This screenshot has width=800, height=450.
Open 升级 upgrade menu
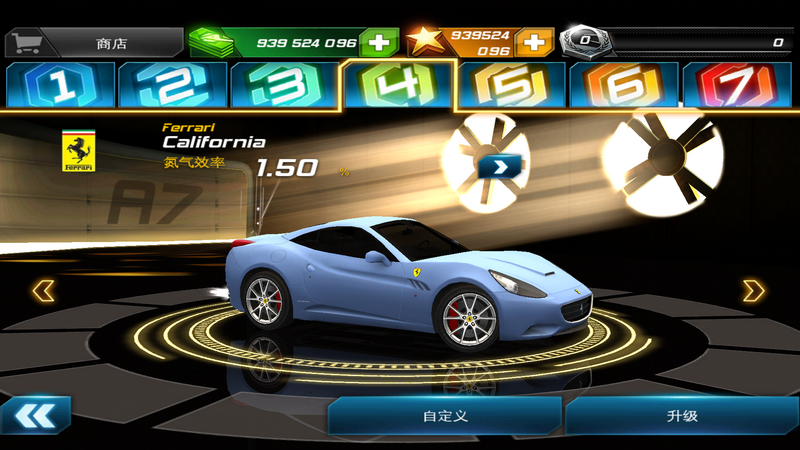click(682, 416)
